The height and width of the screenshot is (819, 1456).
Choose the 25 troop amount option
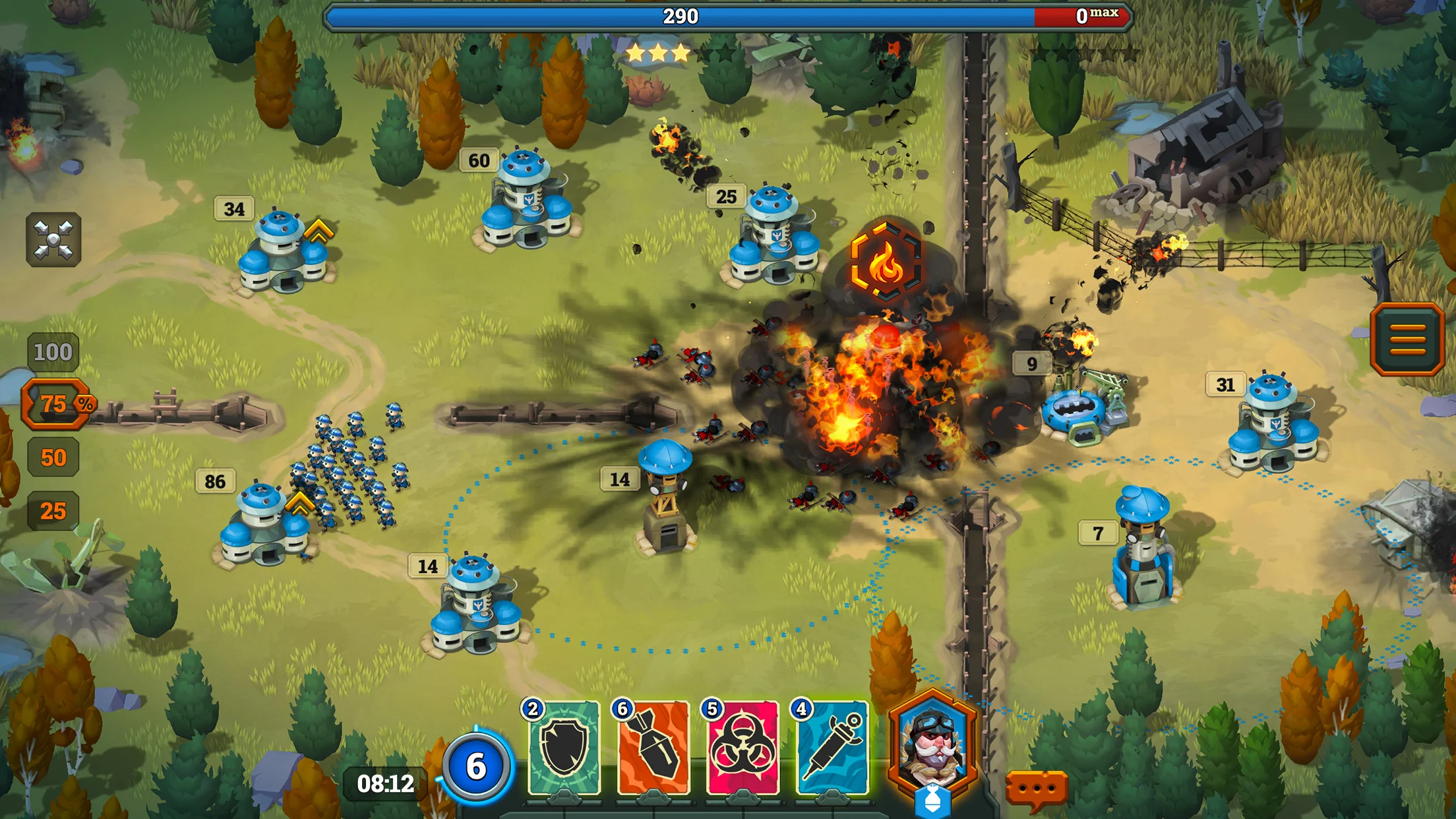coord(53,511)
